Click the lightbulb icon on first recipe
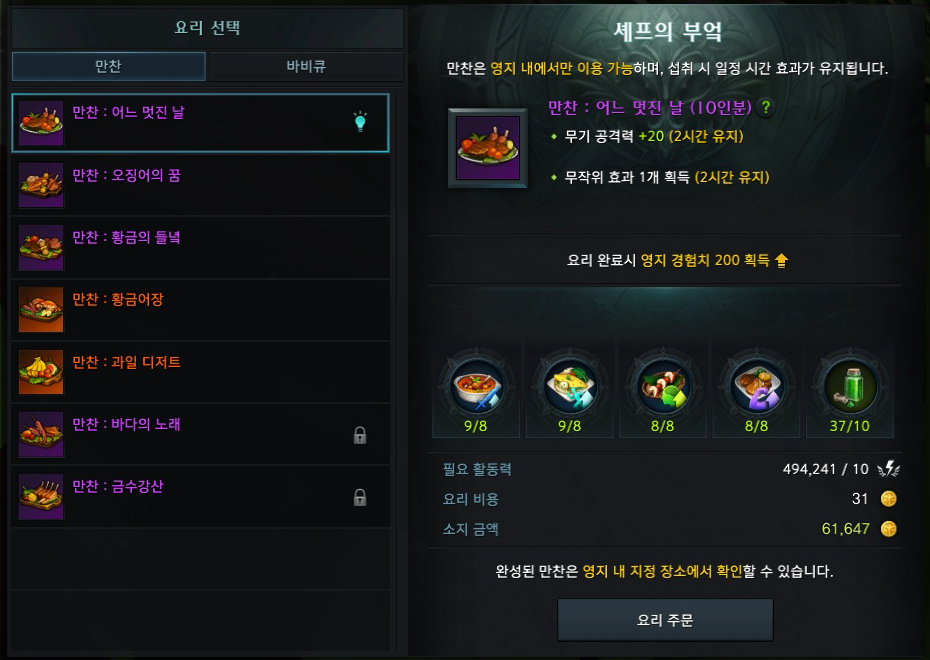The image size is (930, 660). click(x=360, y=122)
